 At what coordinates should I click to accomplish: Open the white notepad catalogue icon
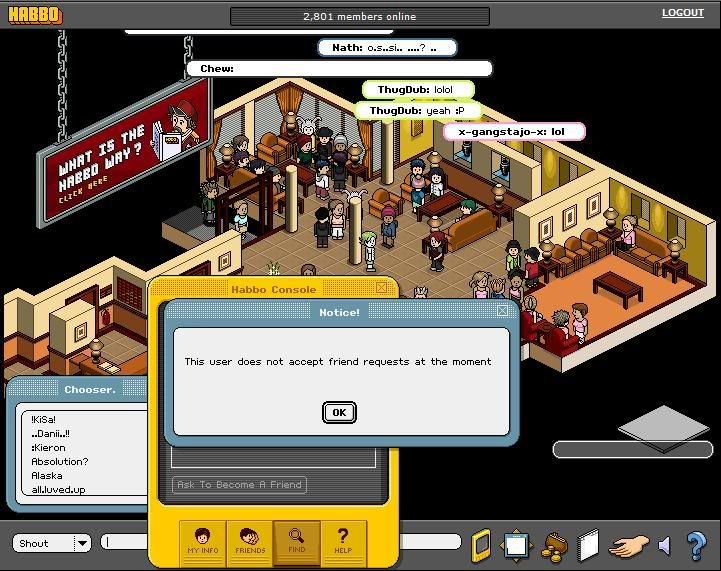click(x=588, y=545)
